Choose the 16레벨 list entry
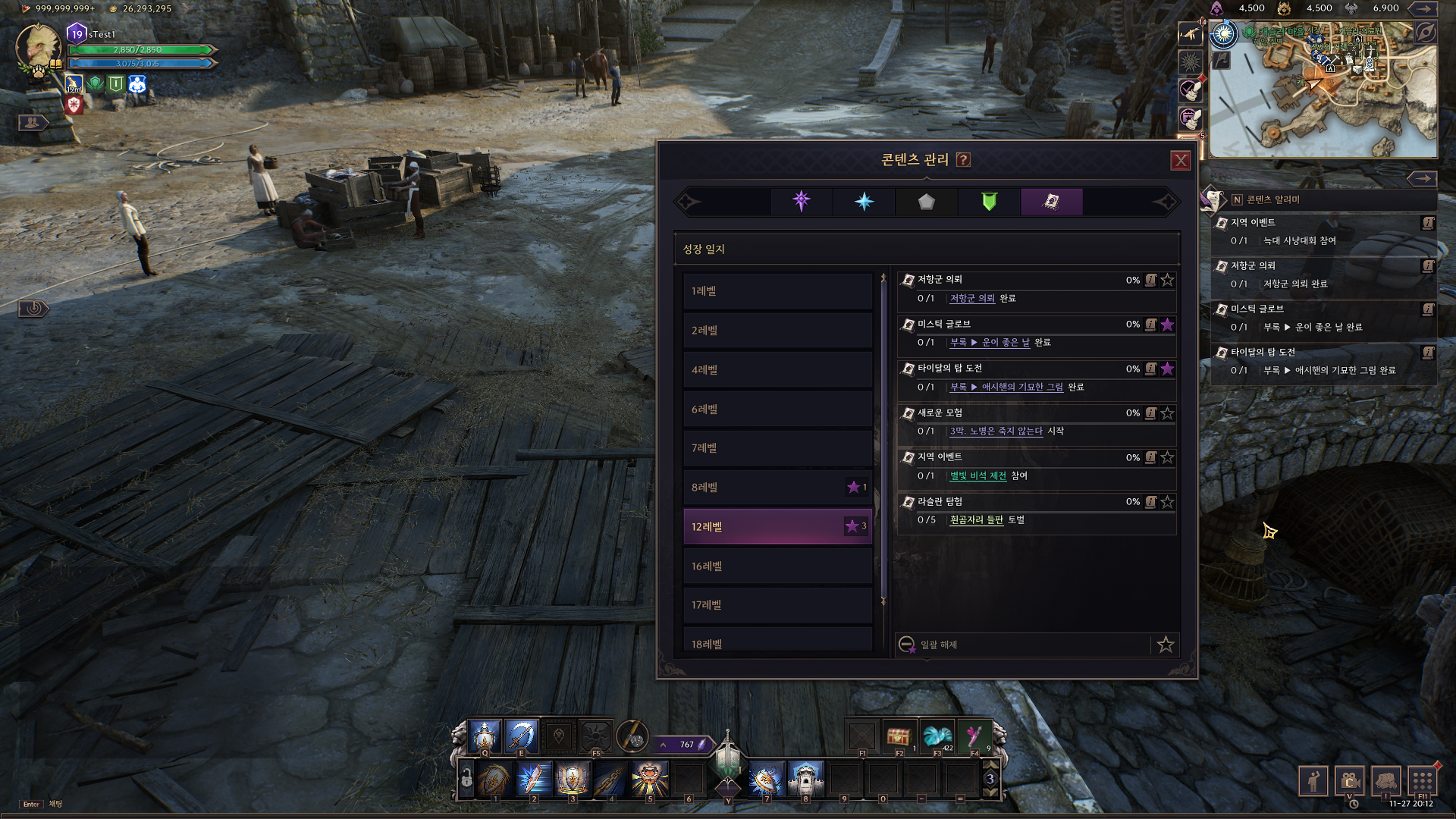Viewport: 1456px width, 819px height. [777, 566]
